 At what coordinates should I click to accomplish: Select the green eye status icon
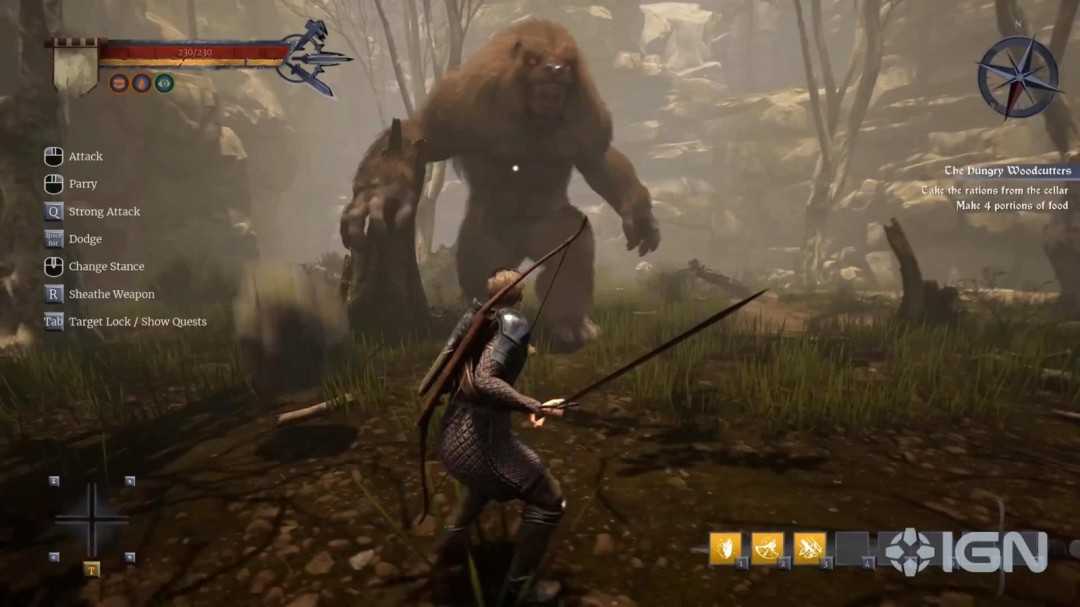click(x=165, y=83)
